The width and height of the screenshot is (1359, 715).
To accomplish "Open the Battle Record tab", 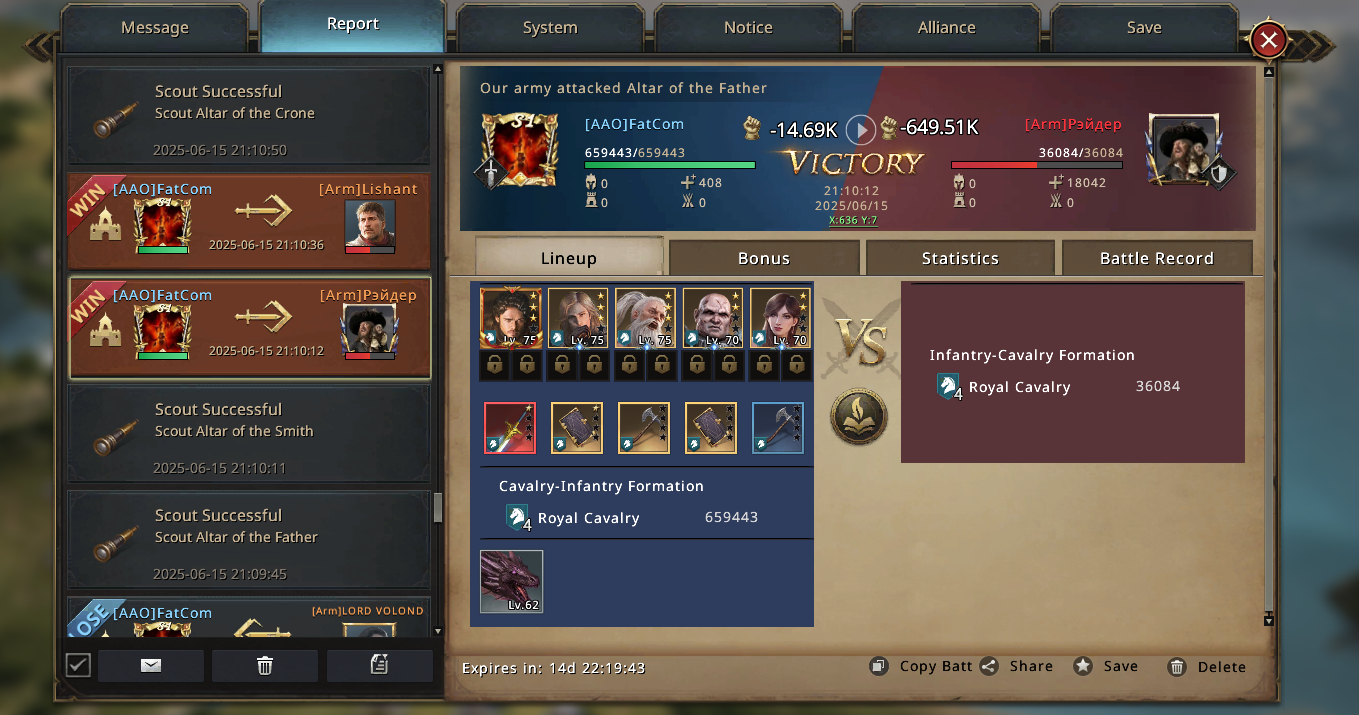I will pyautogui.click(x=1156, y=258).
